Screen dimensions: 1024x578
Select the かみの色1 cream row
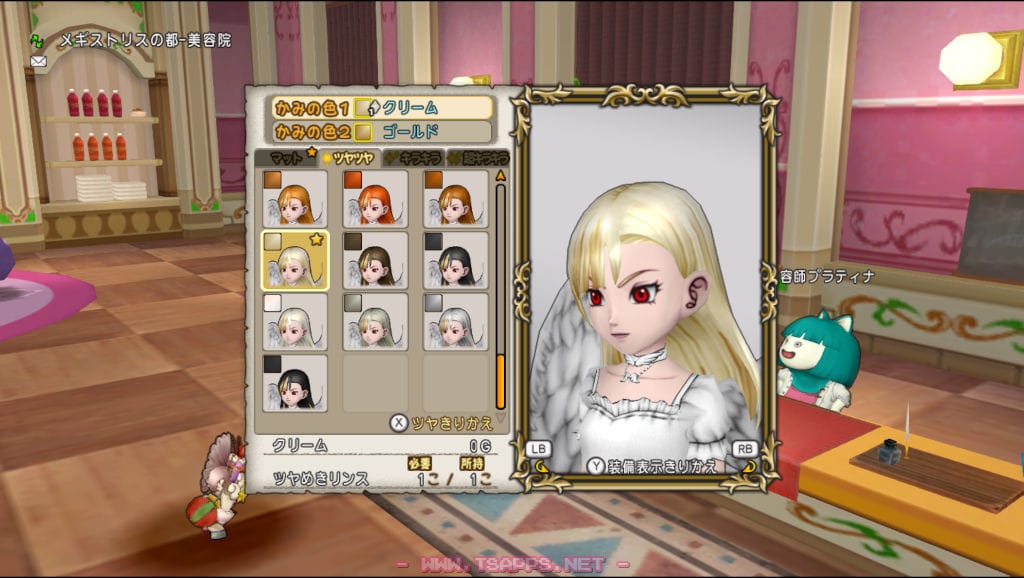click(380, 108)
